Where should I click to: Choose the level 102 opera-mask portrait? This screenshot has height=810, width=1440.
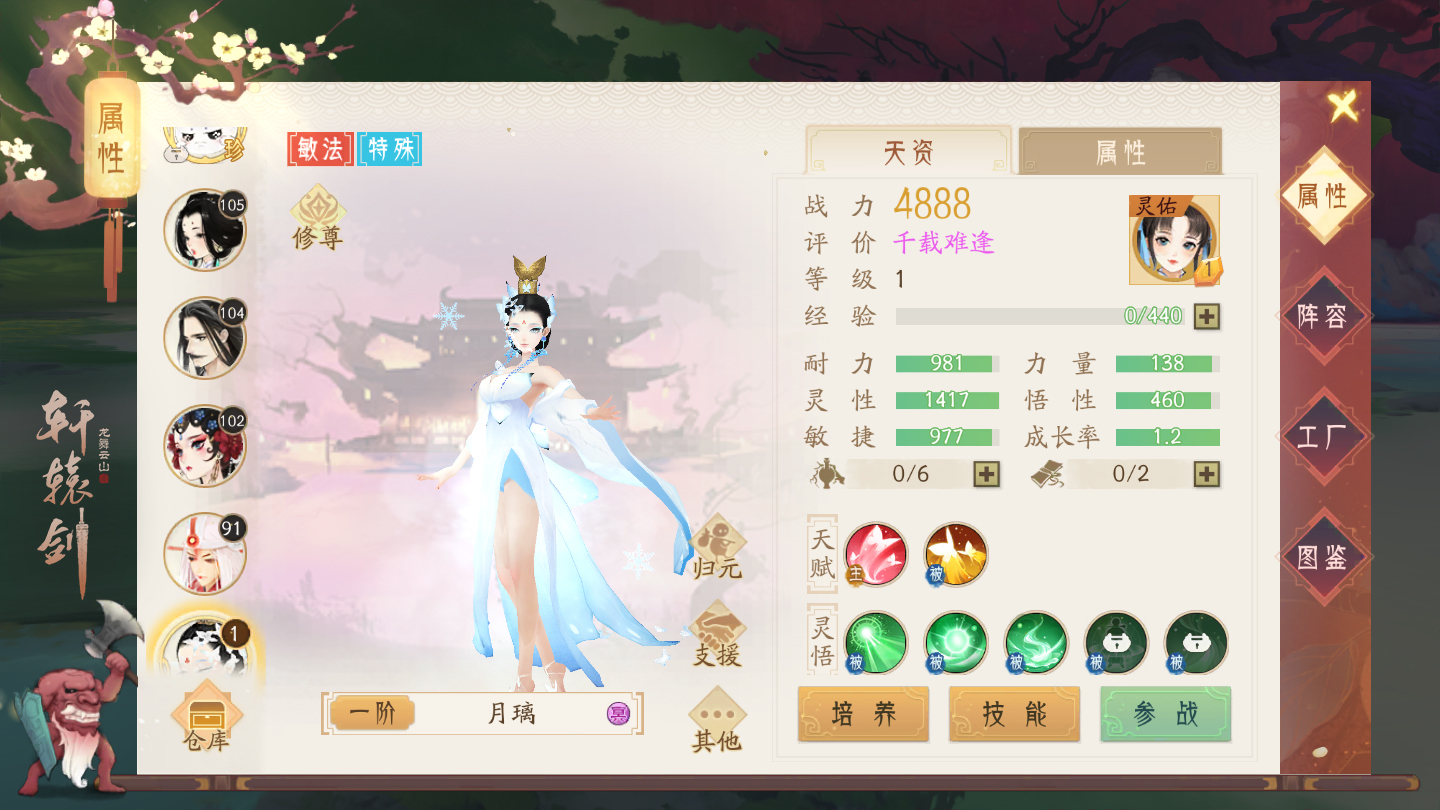point(204,445)
